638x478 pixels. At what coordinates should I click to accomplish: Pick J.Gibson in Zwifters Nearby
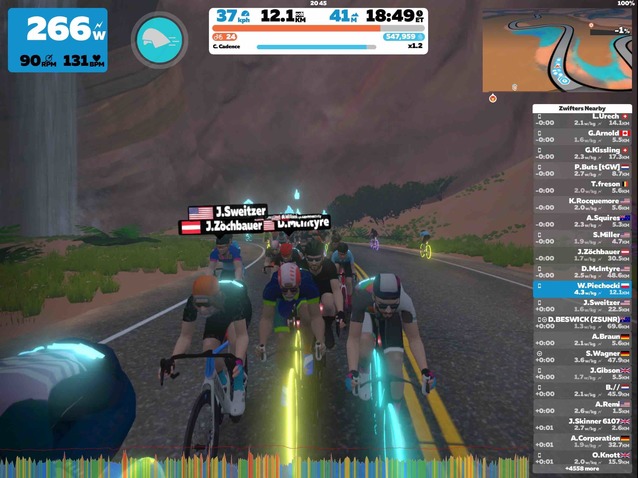(585, 373)
